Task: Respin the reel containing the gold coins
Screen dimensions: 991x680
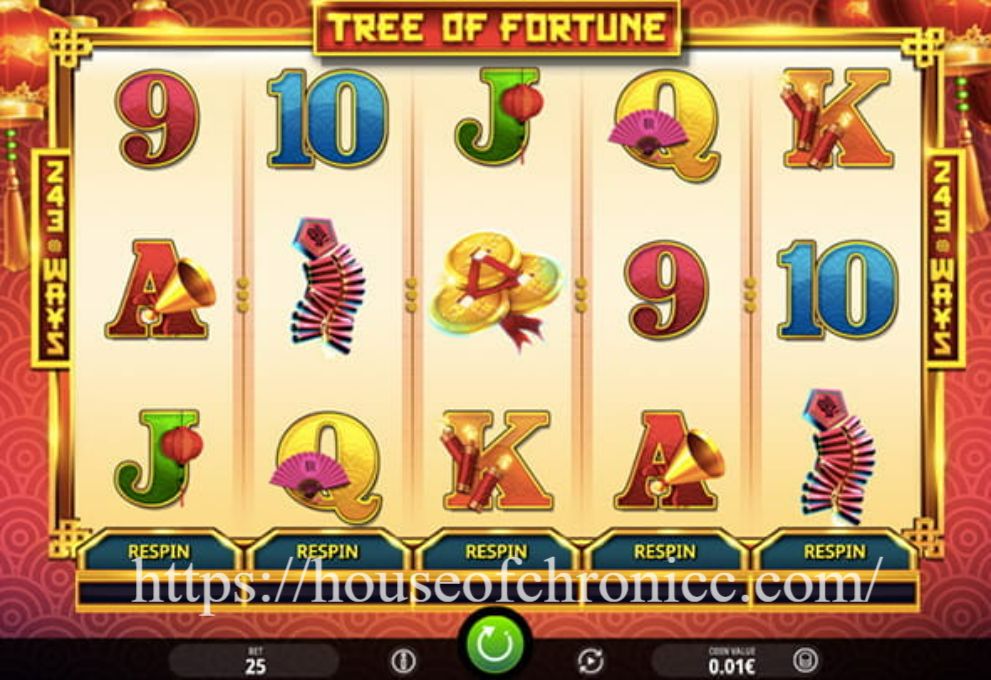Action: (x=496, y=551)
